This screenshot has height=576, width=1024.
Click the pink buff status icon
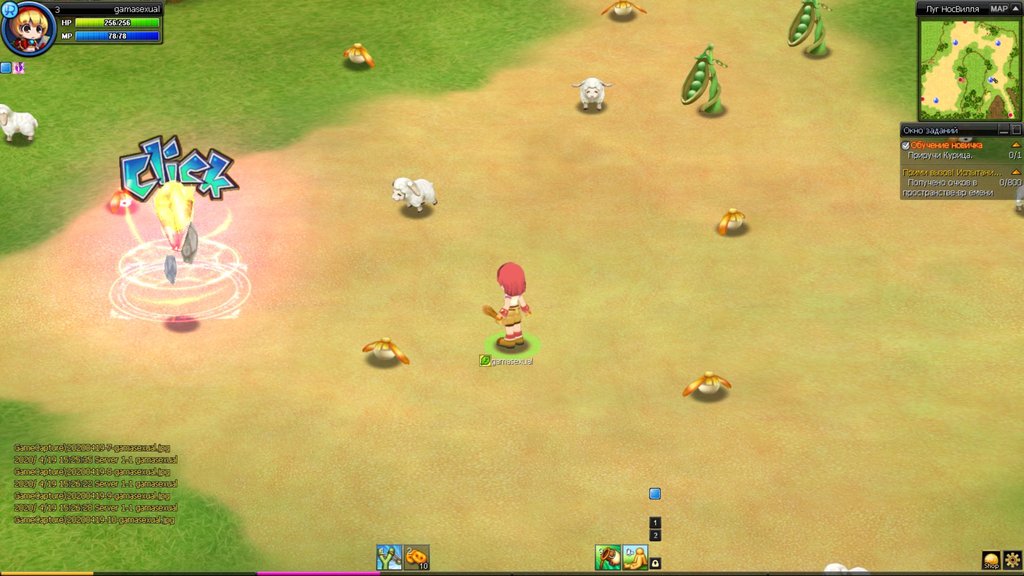point(19,68)
